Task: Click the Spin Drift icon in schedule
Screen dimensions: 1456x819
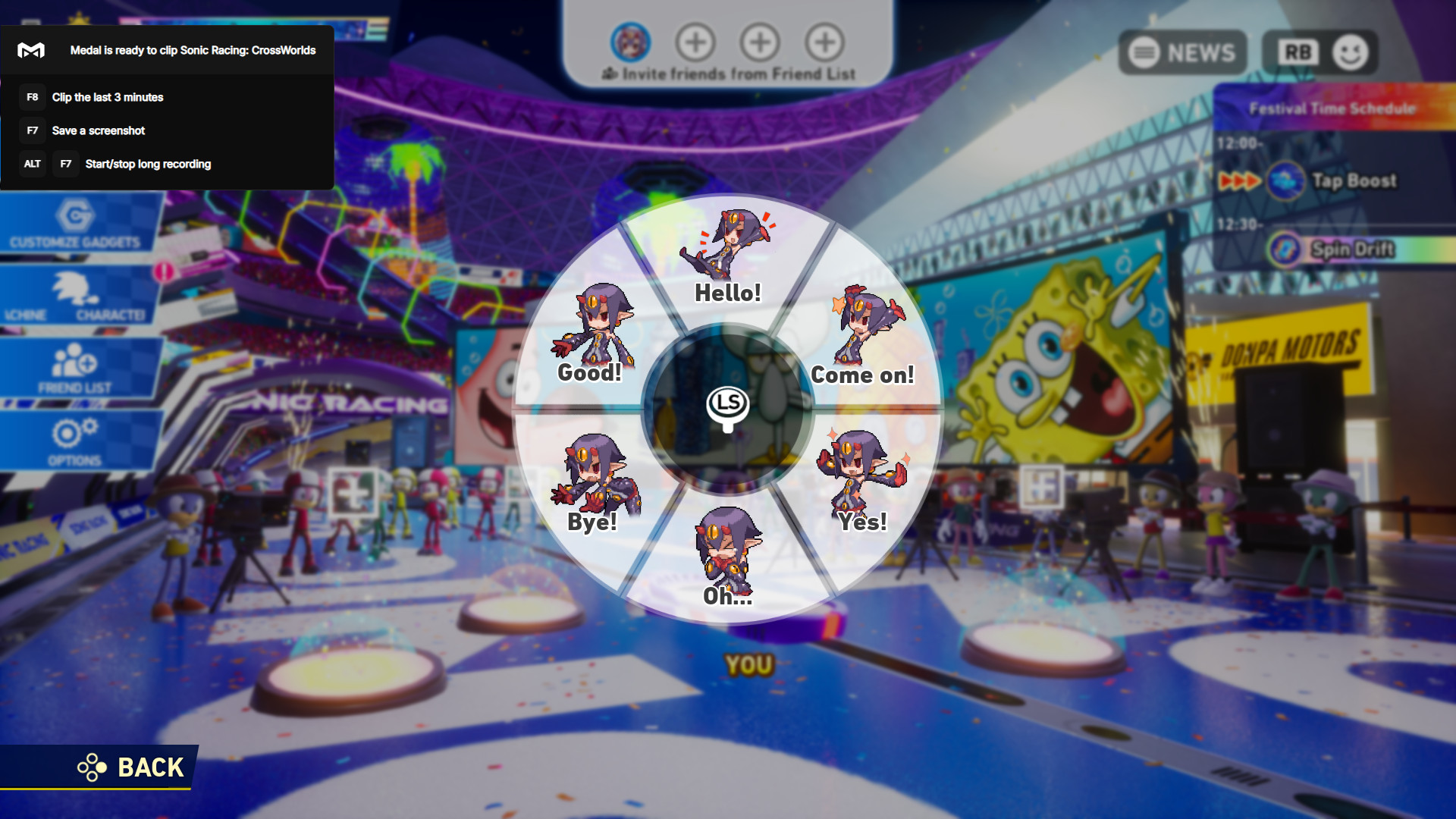Action: [1285, 247]
